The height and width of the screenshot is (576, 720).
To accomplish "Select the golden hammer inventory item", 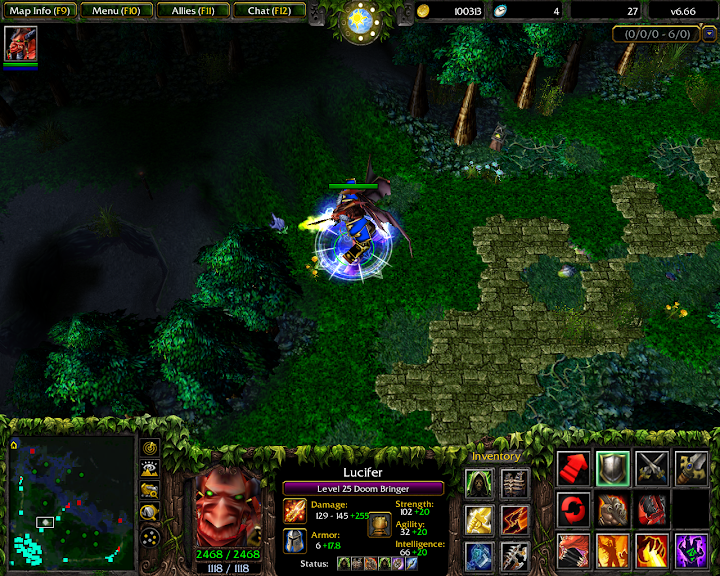I will (478, 518).
